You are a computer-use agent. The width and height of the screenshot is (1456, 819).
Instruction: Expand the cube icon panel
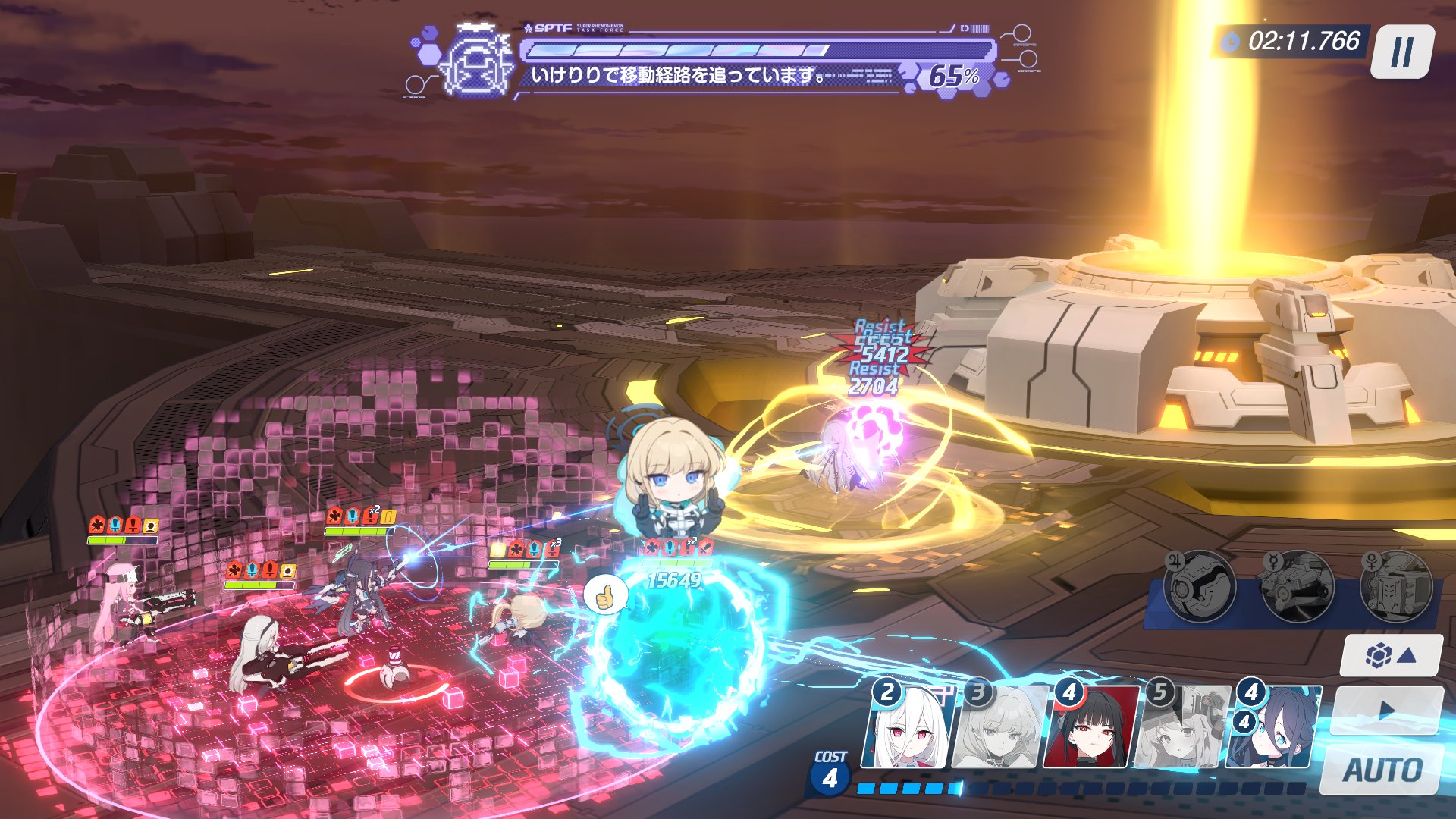point(1390,655)
